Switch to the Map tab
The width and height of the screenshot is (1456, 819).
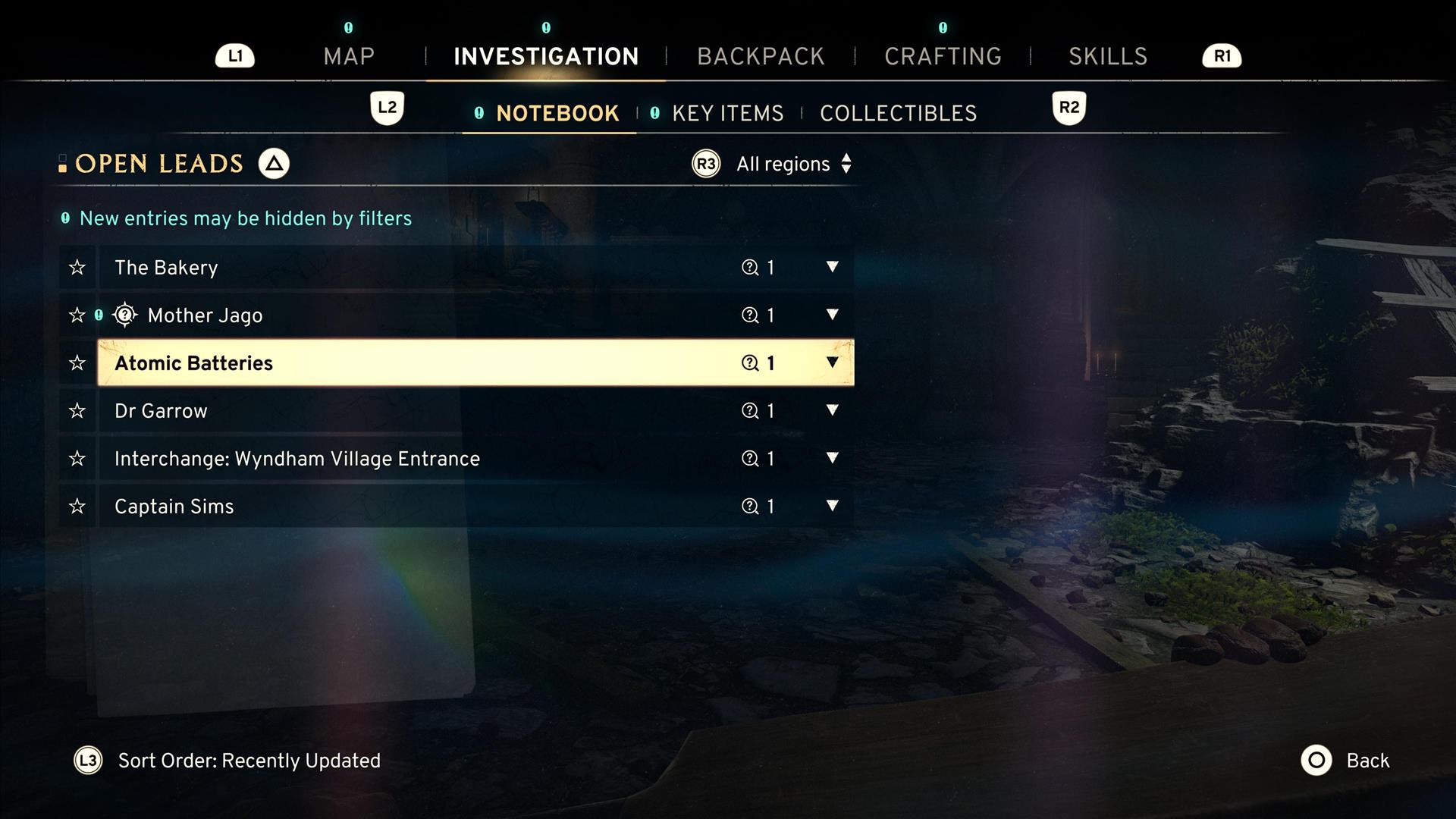point(349,56)
